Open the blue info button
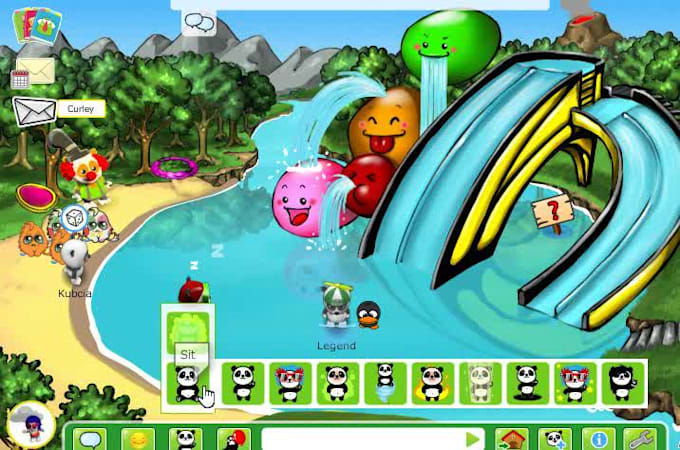The width and height of the screenshot is (680, 450). (600, 439)
